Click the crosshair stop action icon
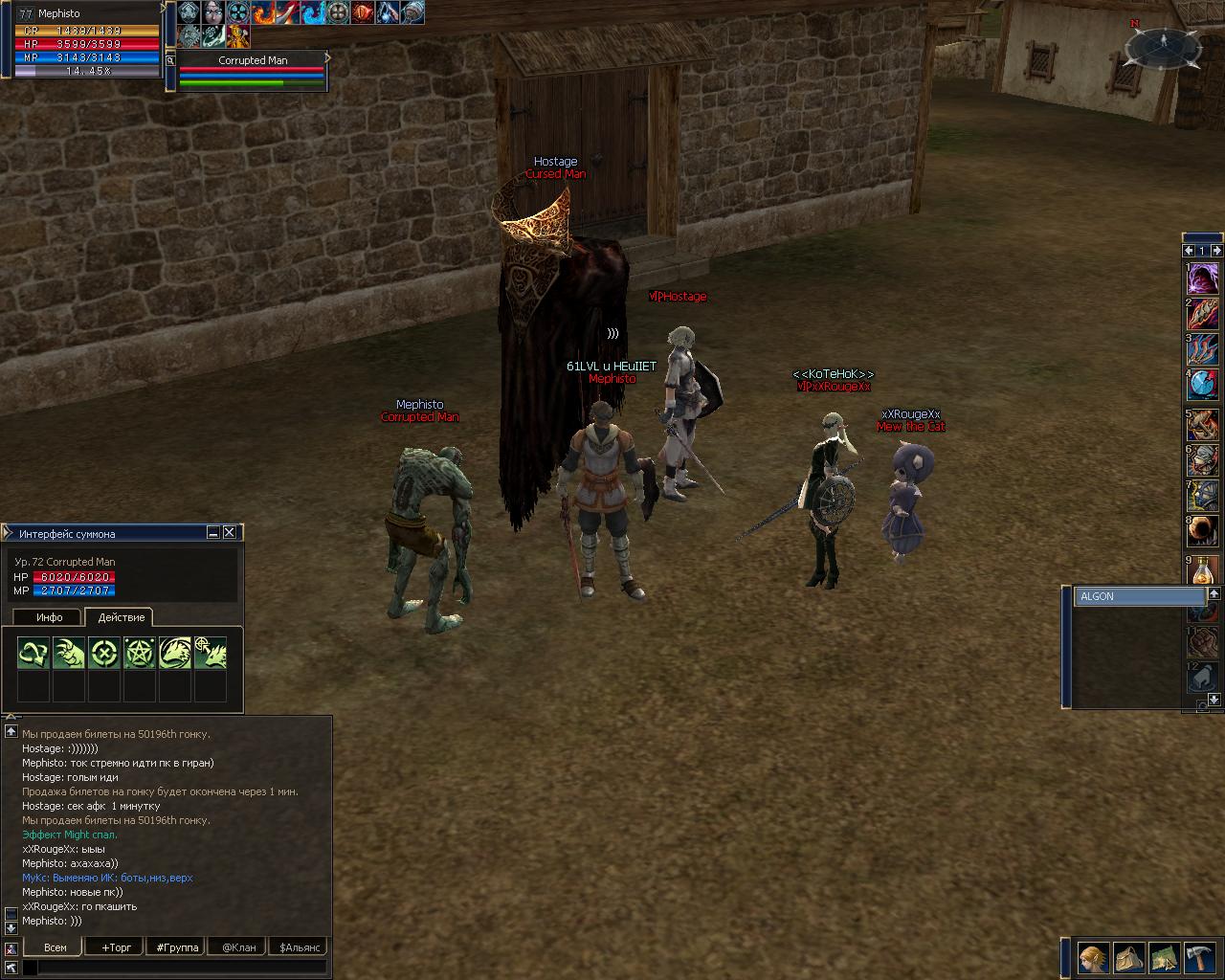The height and width of the screenshot is (980, 1225). click(x=104, y=653)
